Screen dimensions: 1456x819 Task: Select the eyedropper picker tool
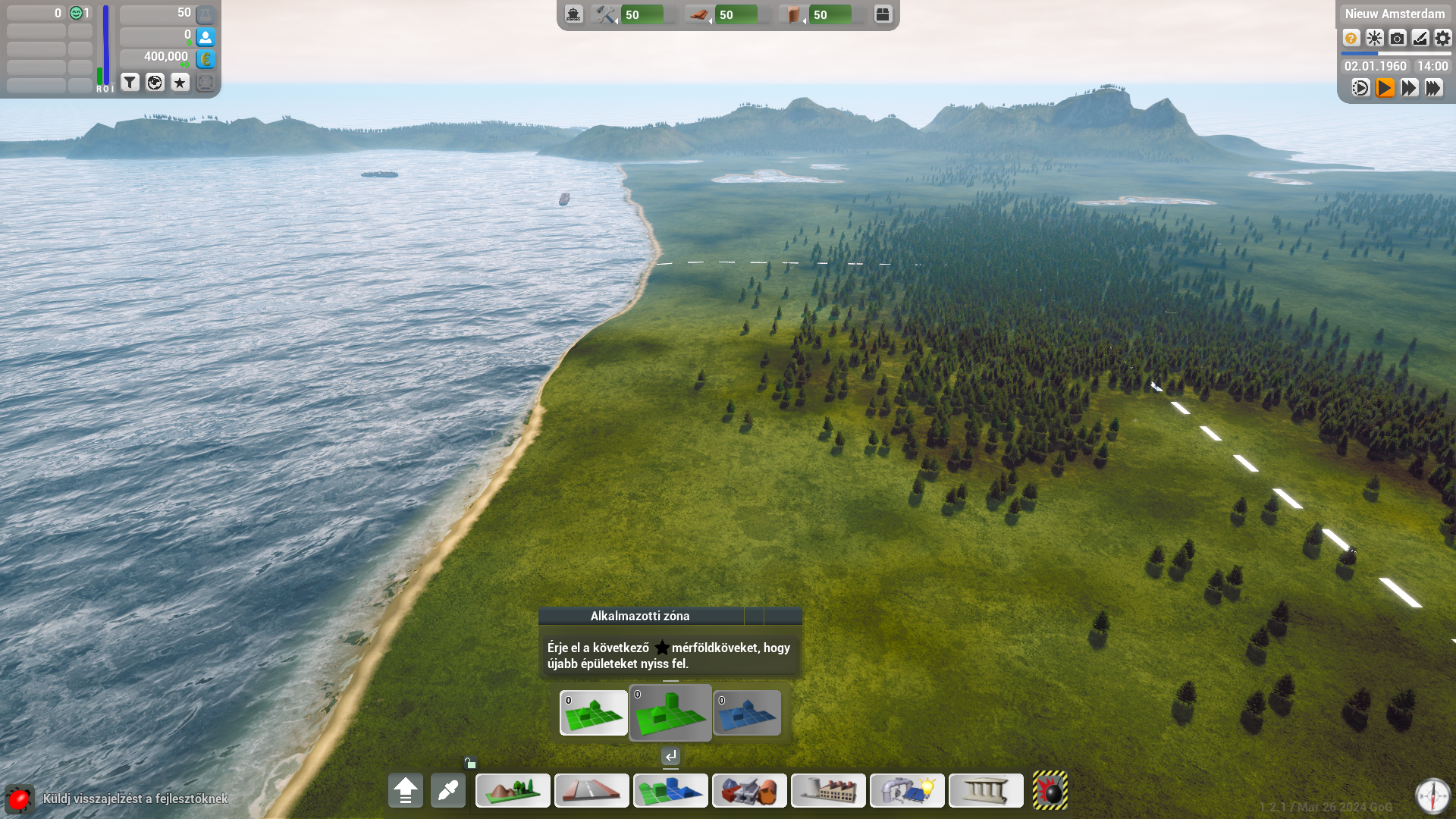(448, 791)
